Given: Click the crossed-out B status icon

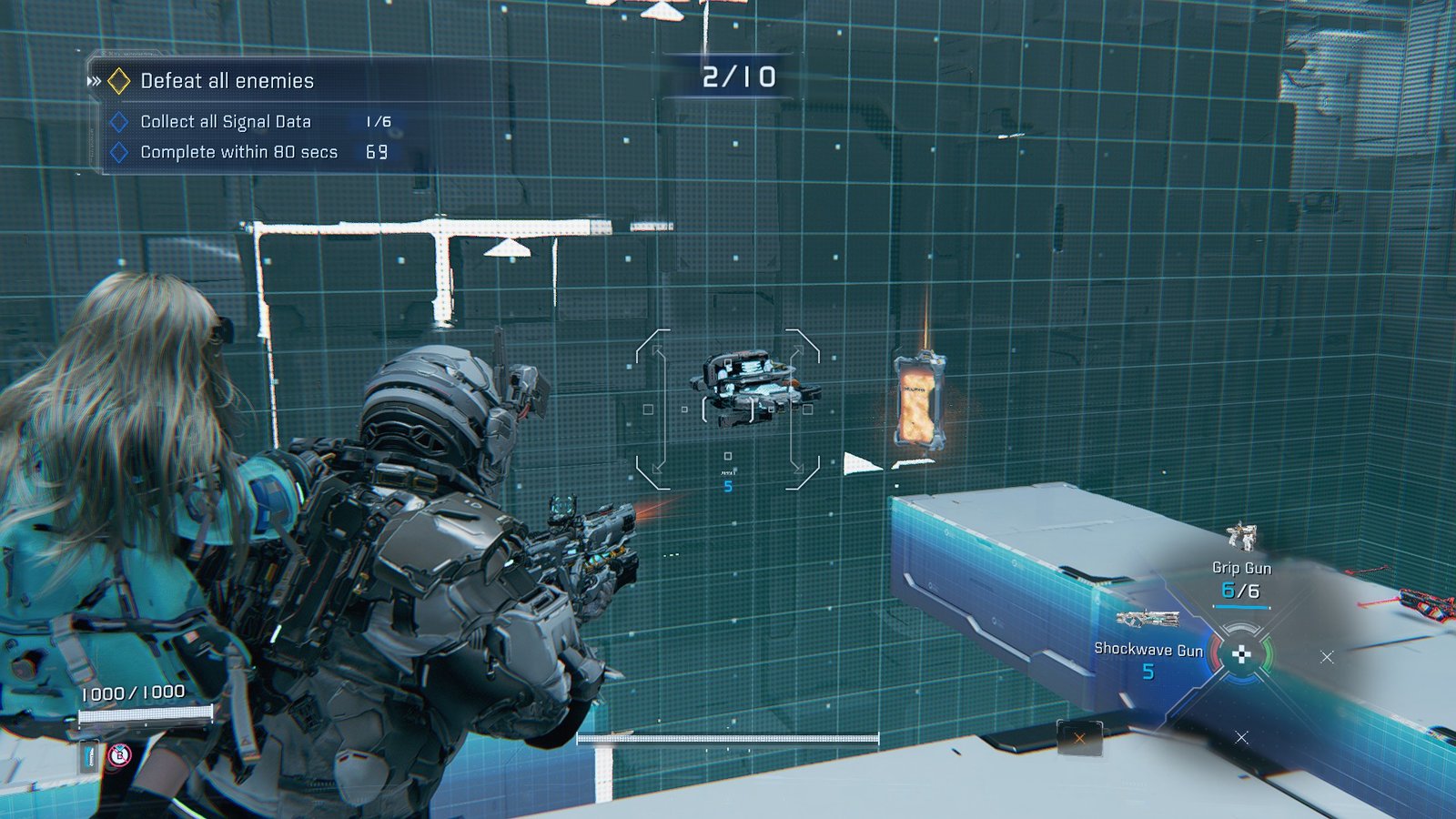Looking at the screenshot, I should 119,755.
